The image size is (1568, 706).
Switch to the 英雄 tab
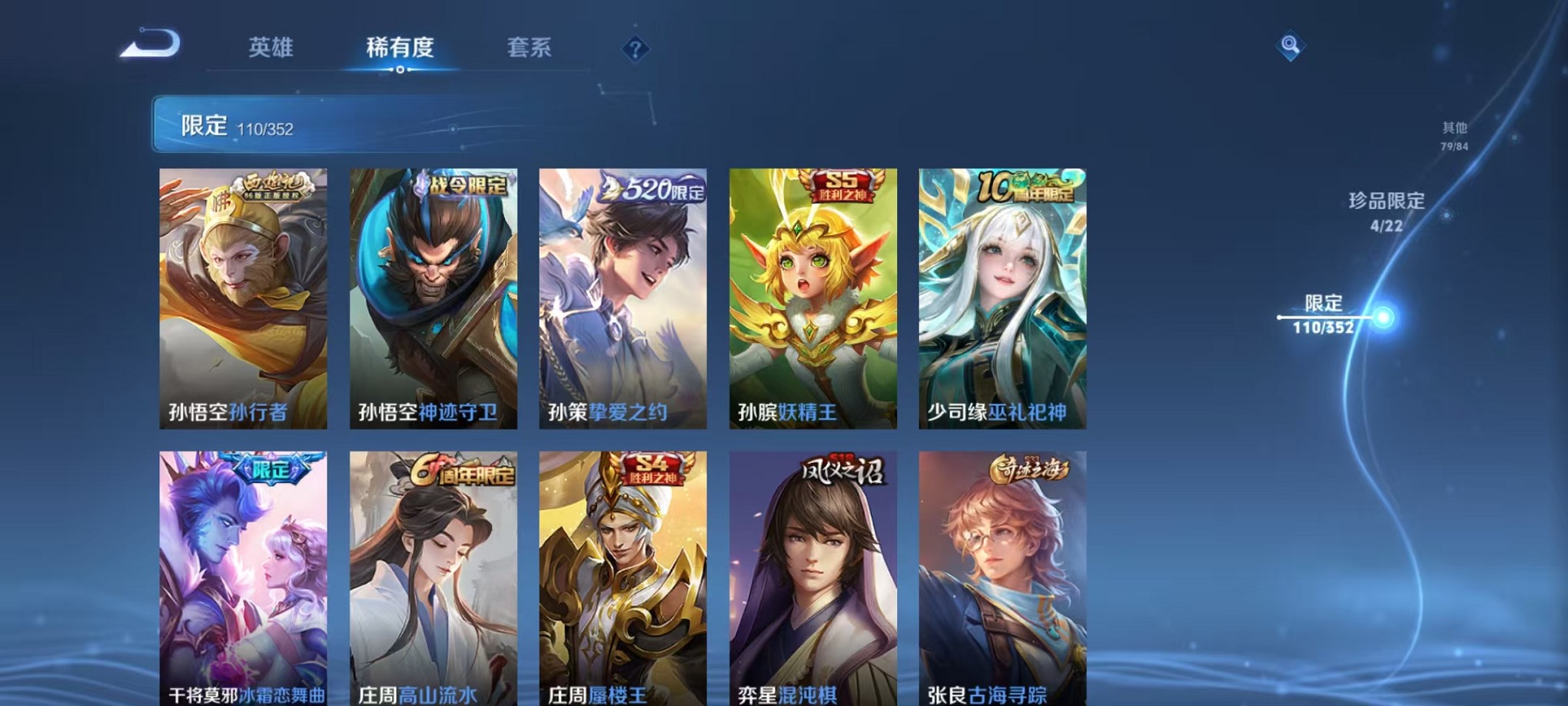pyautogui.click(x=272, y=48)
